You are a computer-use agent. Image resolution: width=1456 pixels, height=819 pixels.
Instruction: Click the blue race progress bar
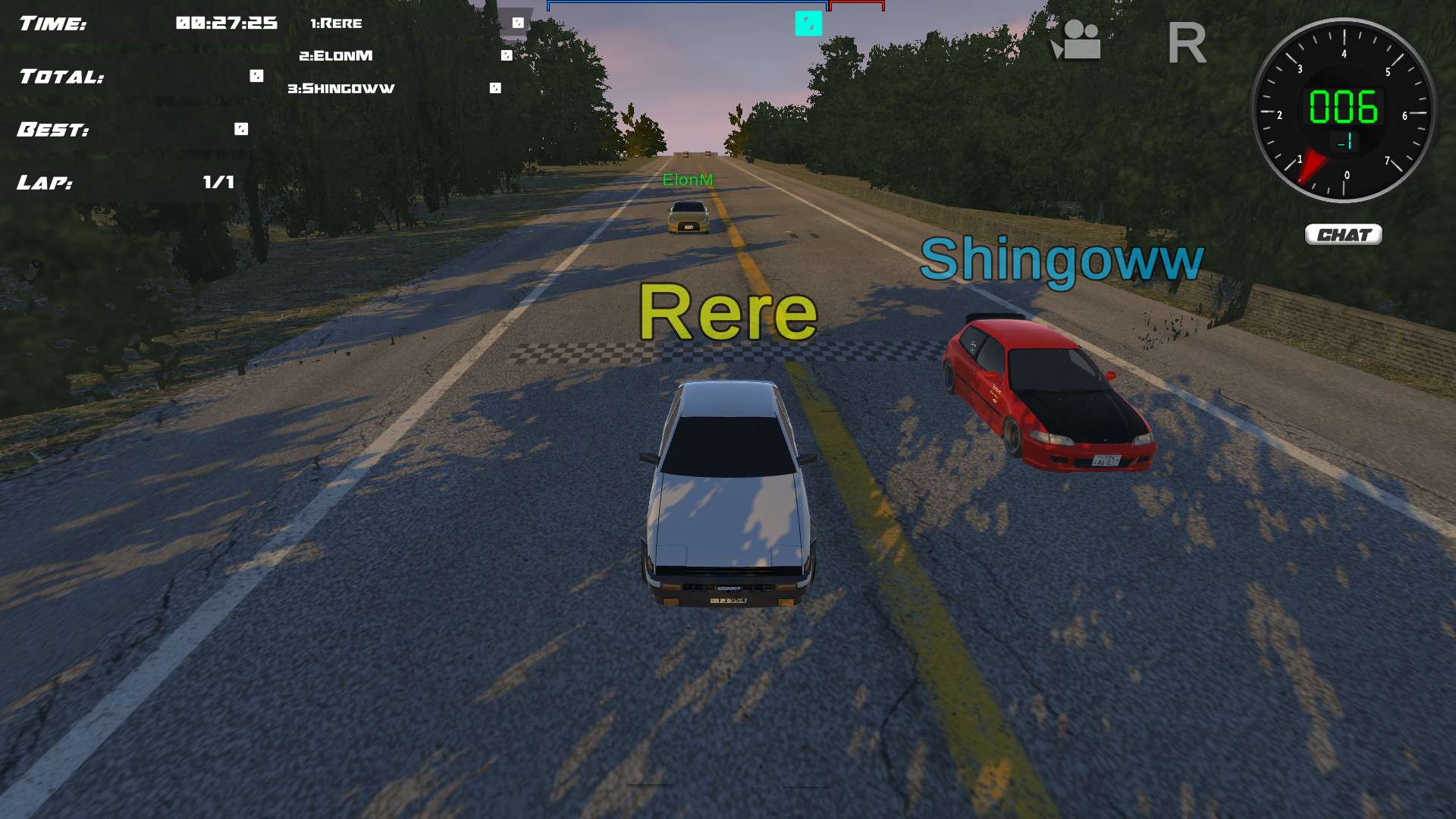click(689, 5)
